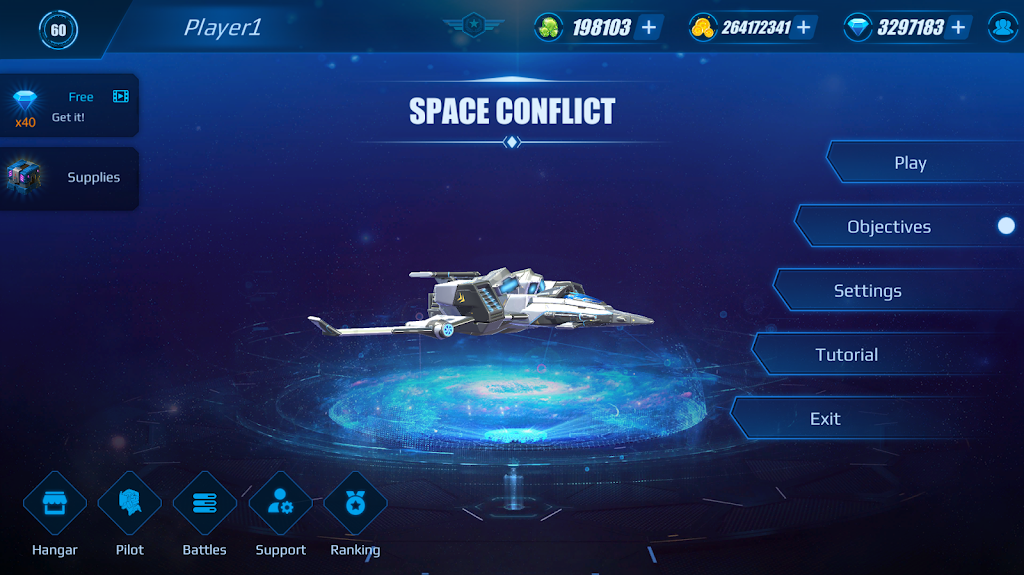The width and height of the screenshot is (1024, 575).
Task: Open the Supplies crate panel
Action: 68,178
